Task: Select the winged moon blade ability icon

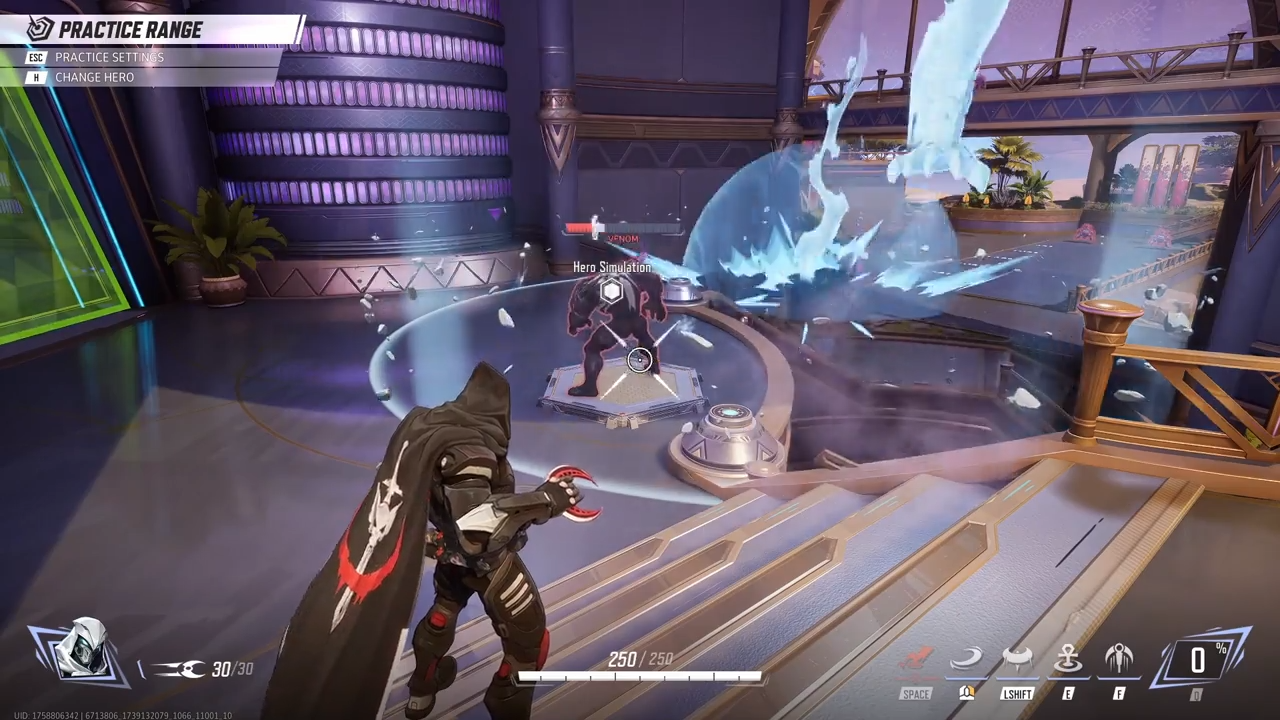Action: (1119, 660)
